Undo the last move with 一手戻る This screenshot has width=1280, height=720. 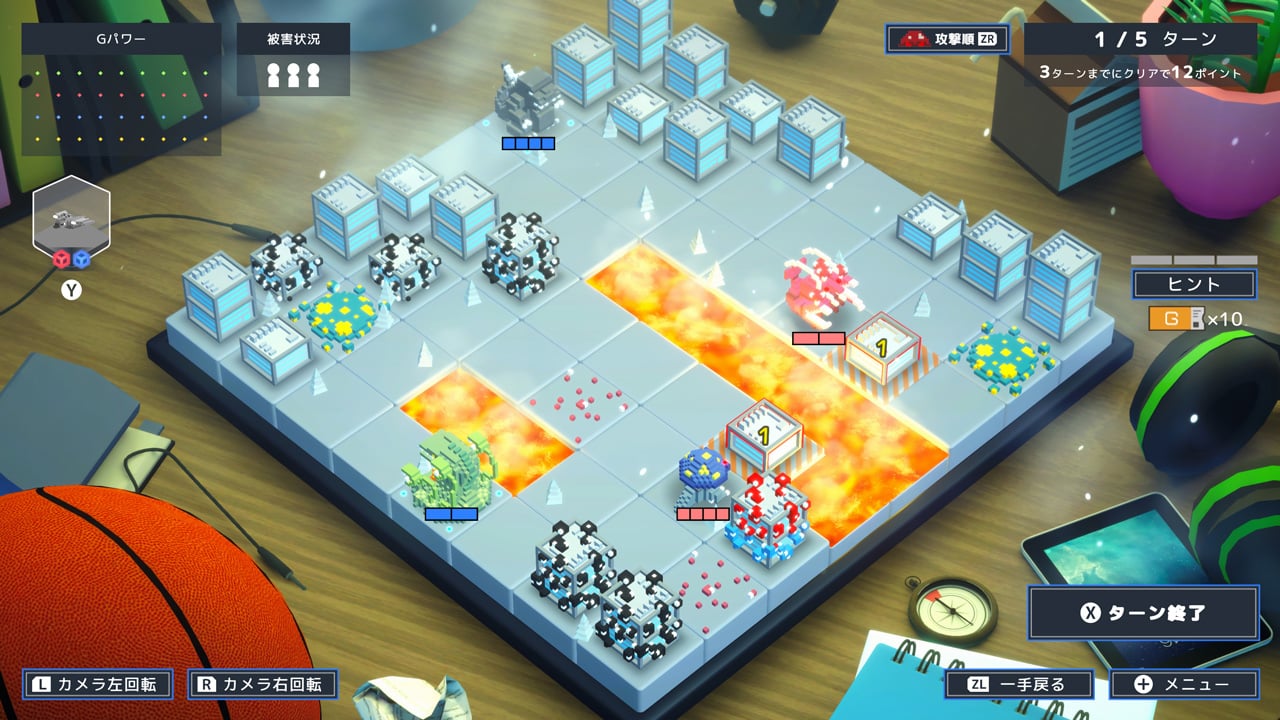(x=1019, y=685)
